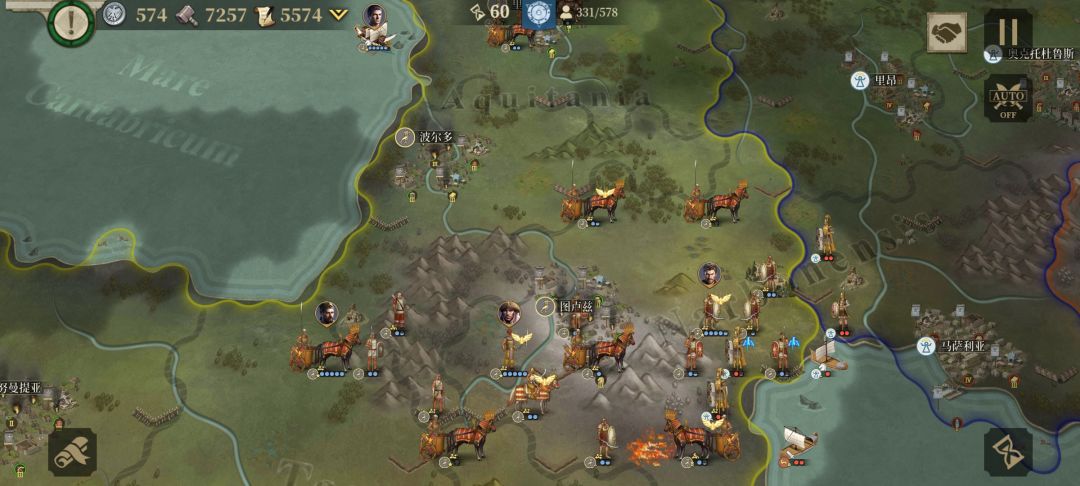Viewport: 1080px width, 486px height.
Task: Expand the resources bar chevron
Action: pos(340,15)
